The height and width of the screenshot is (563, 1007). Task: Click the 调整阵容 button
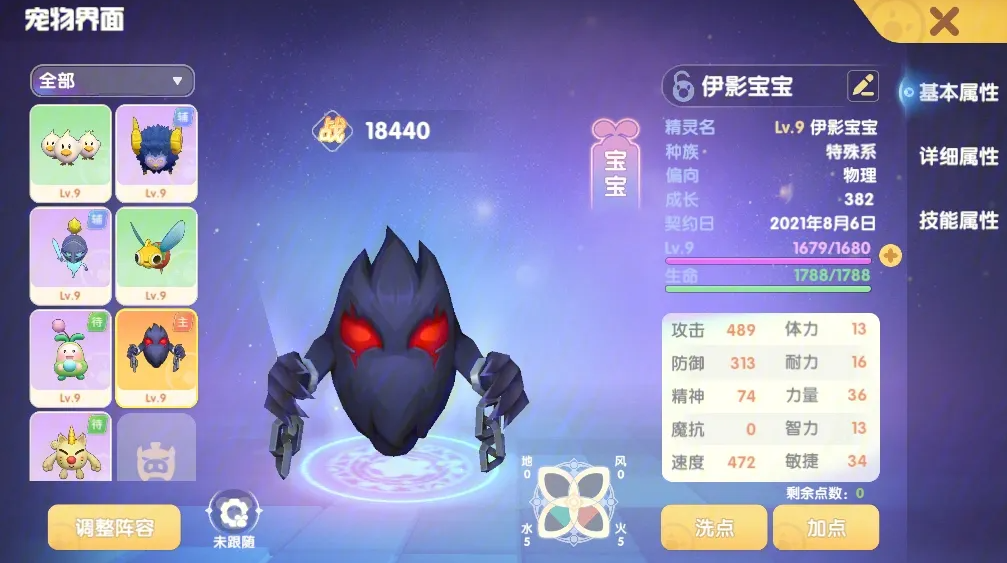pyautogui.click(x=114, y=527)
